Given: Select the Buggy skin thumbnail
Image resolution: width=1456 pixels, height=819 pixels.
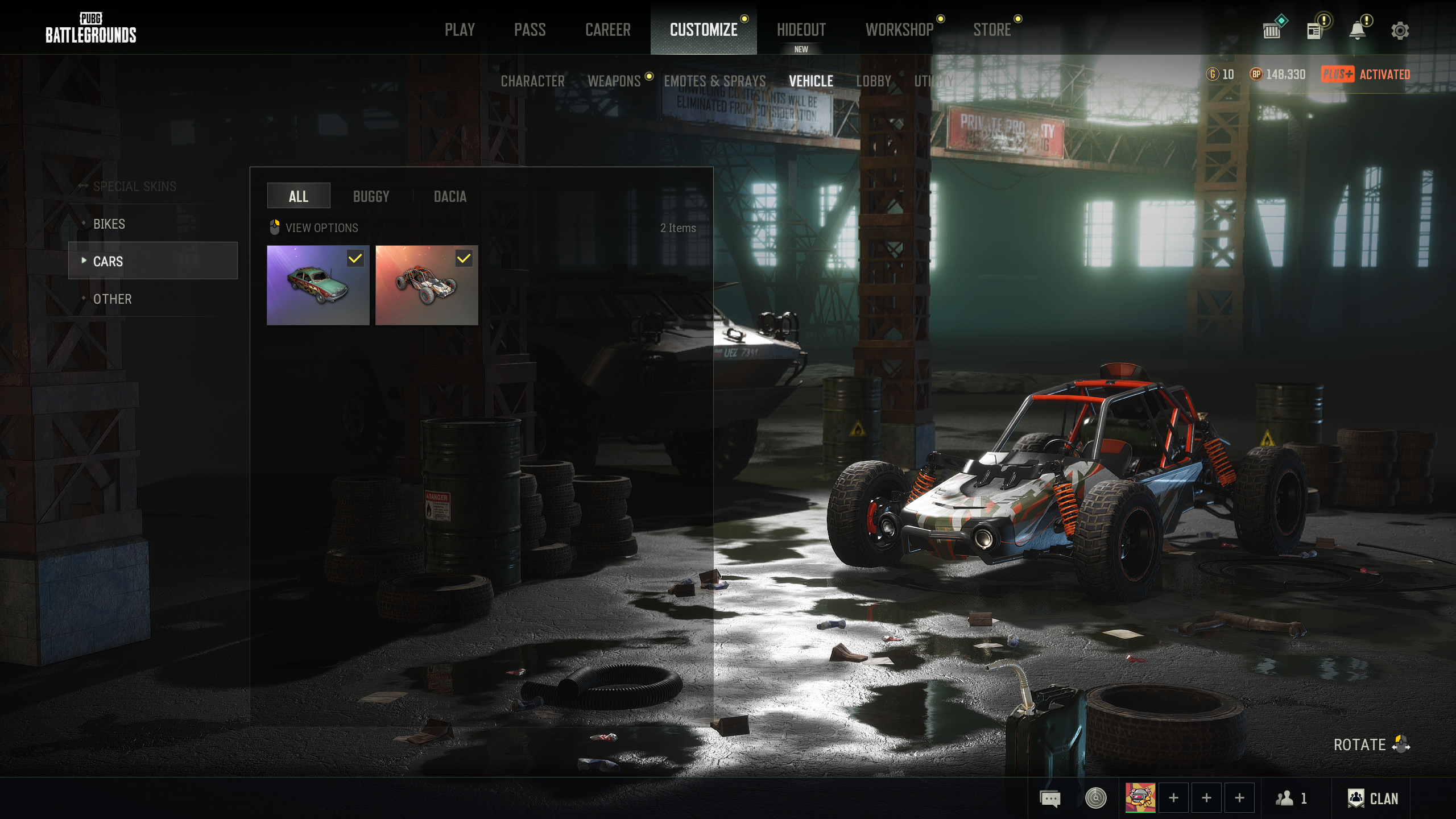Looking at the screenshot, I should pos(427,286).
